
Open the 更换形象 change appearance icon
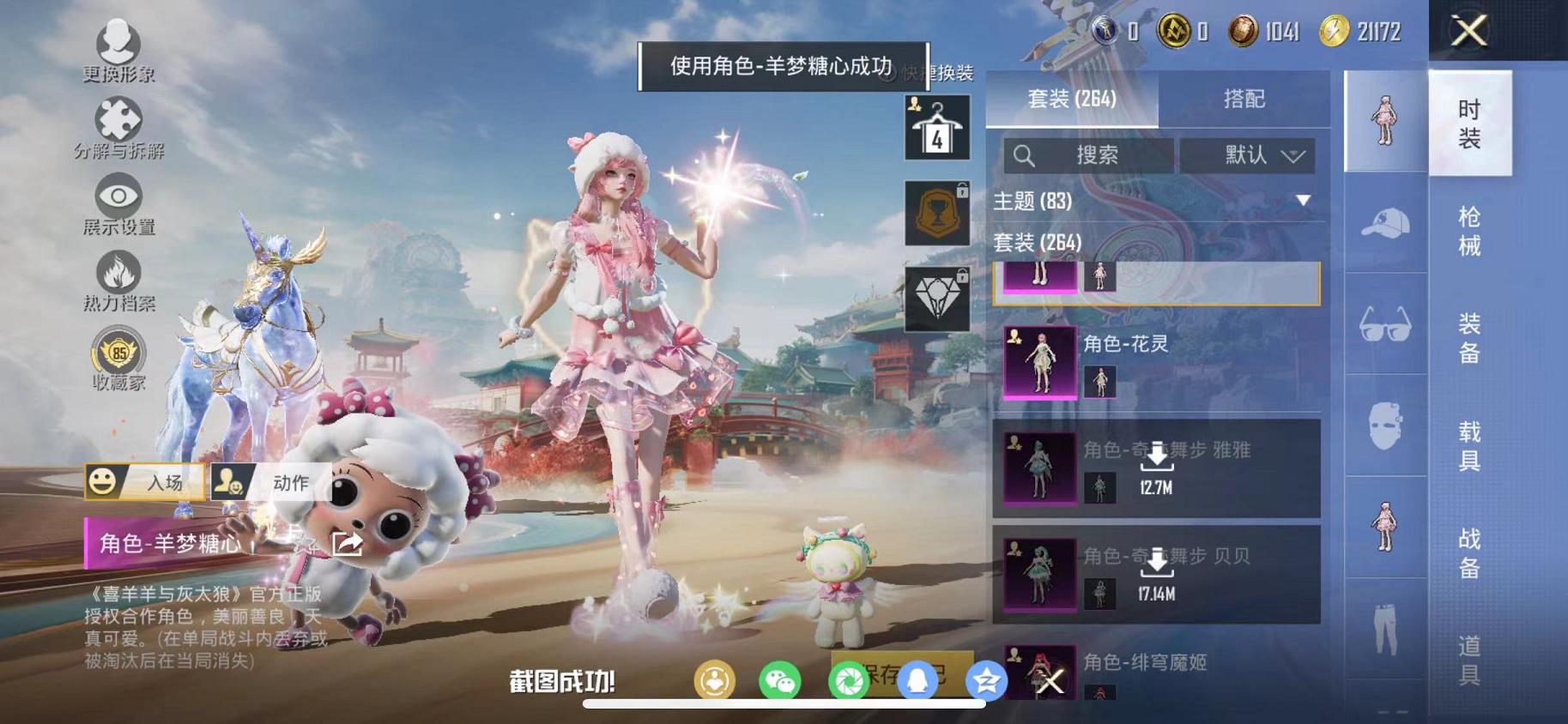tap(119, 41)
